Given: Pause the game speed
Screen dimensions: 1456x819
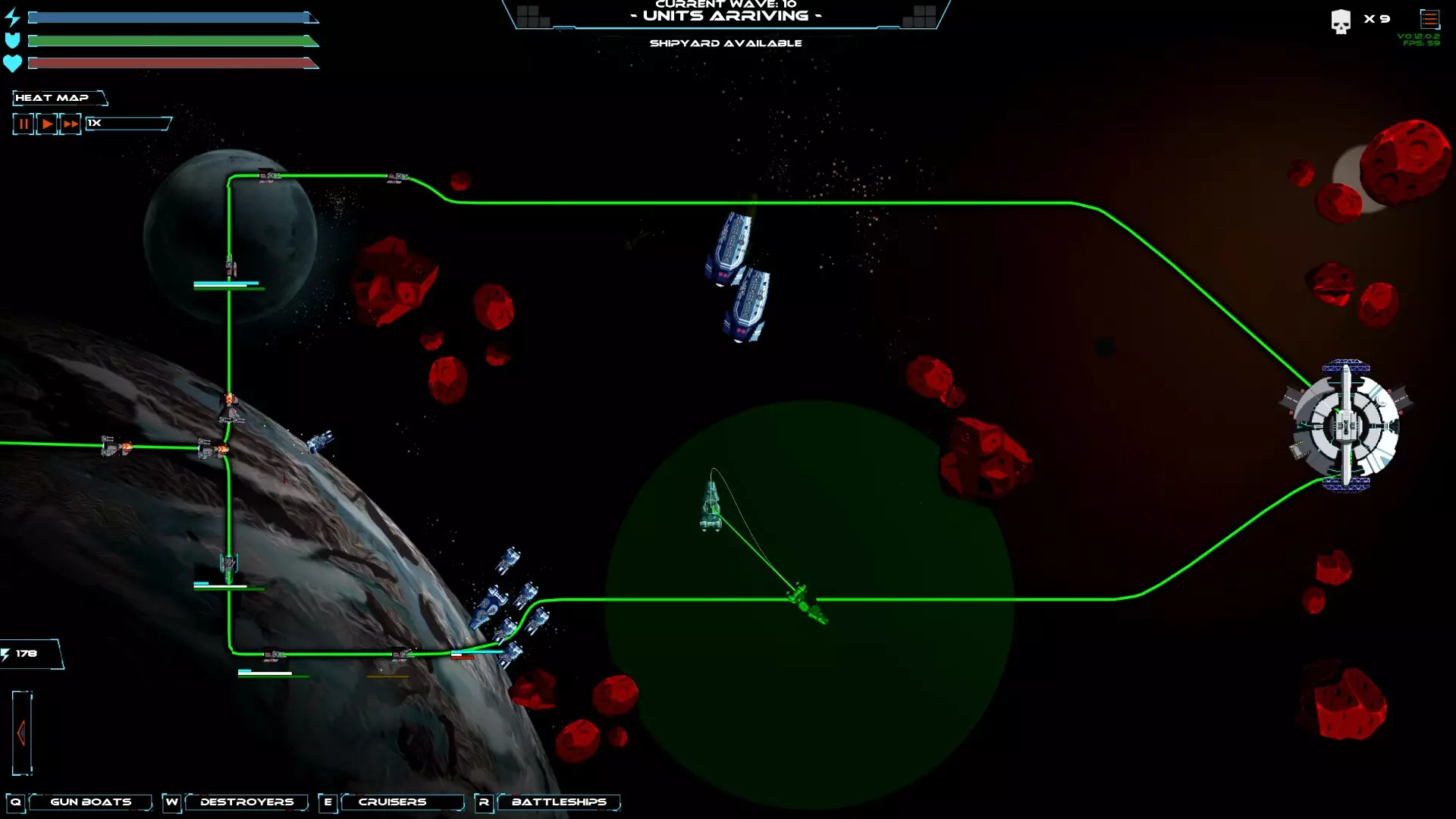Looking at the screenshot, I should [24, 124].
